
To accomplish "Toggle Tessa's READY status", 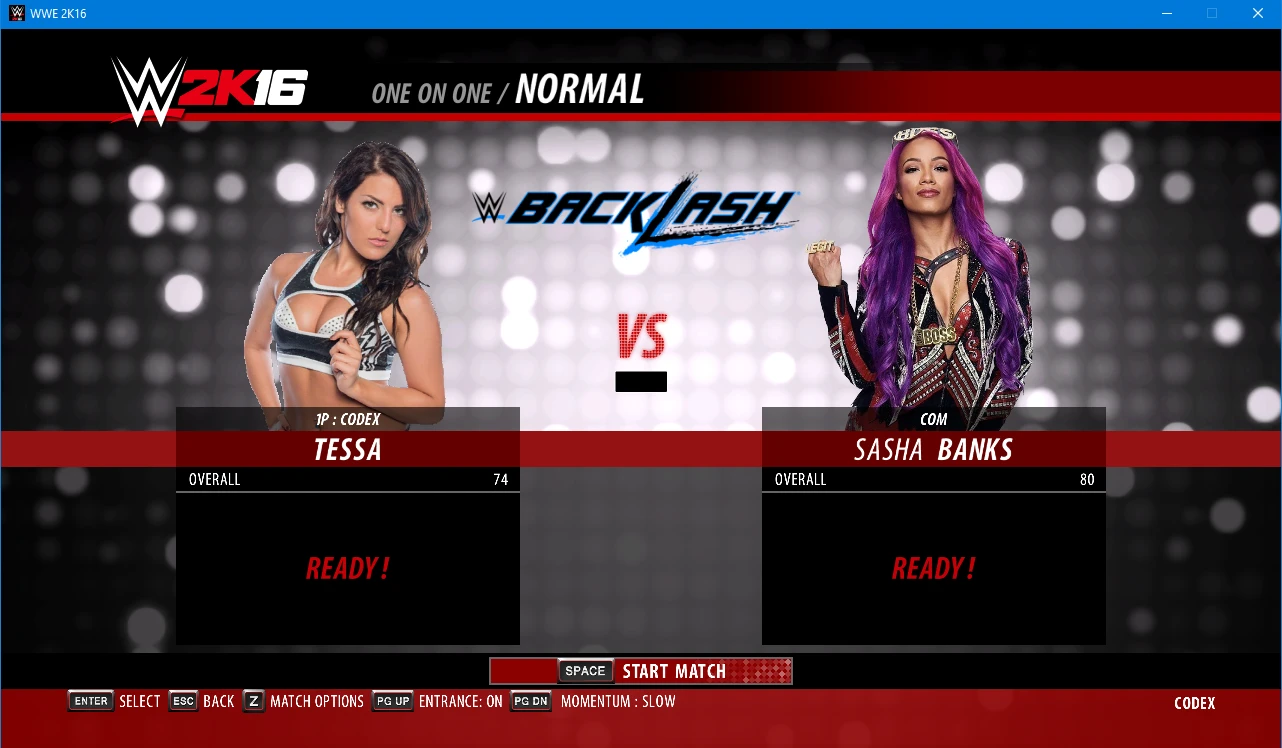I will [347, 568].
